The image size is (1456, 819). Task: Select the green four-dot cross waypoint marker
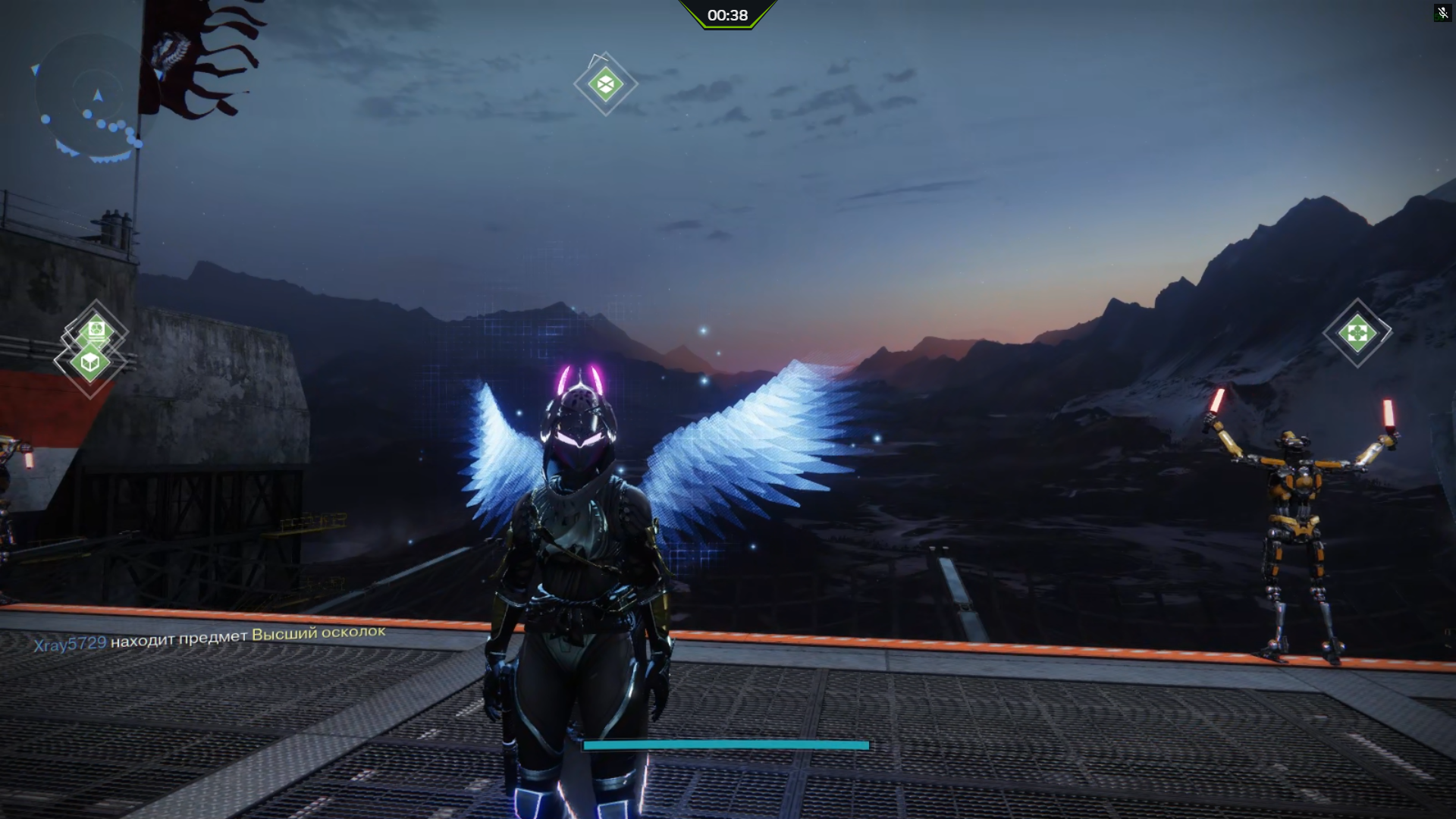[1357, 333]
